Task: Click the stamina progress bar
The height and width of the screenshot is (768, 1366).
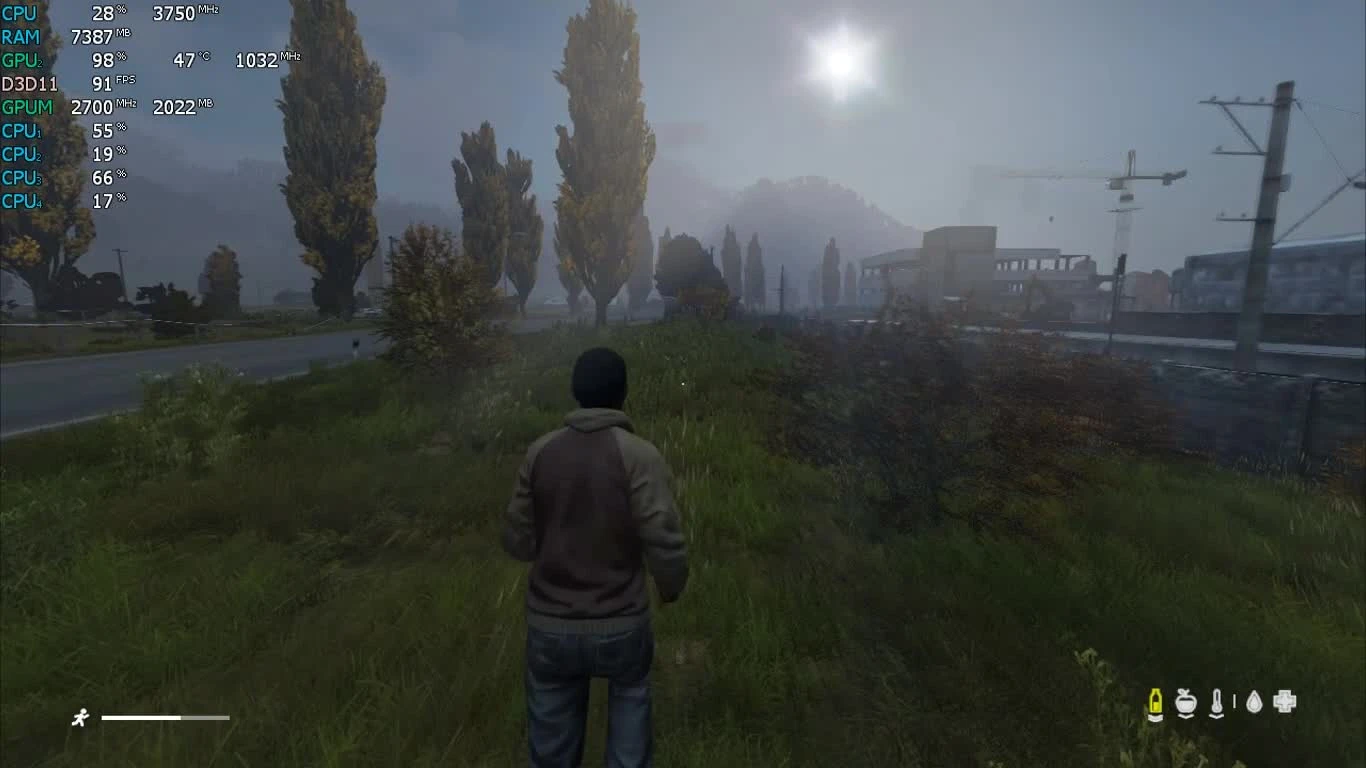Action: click(165, 717)
